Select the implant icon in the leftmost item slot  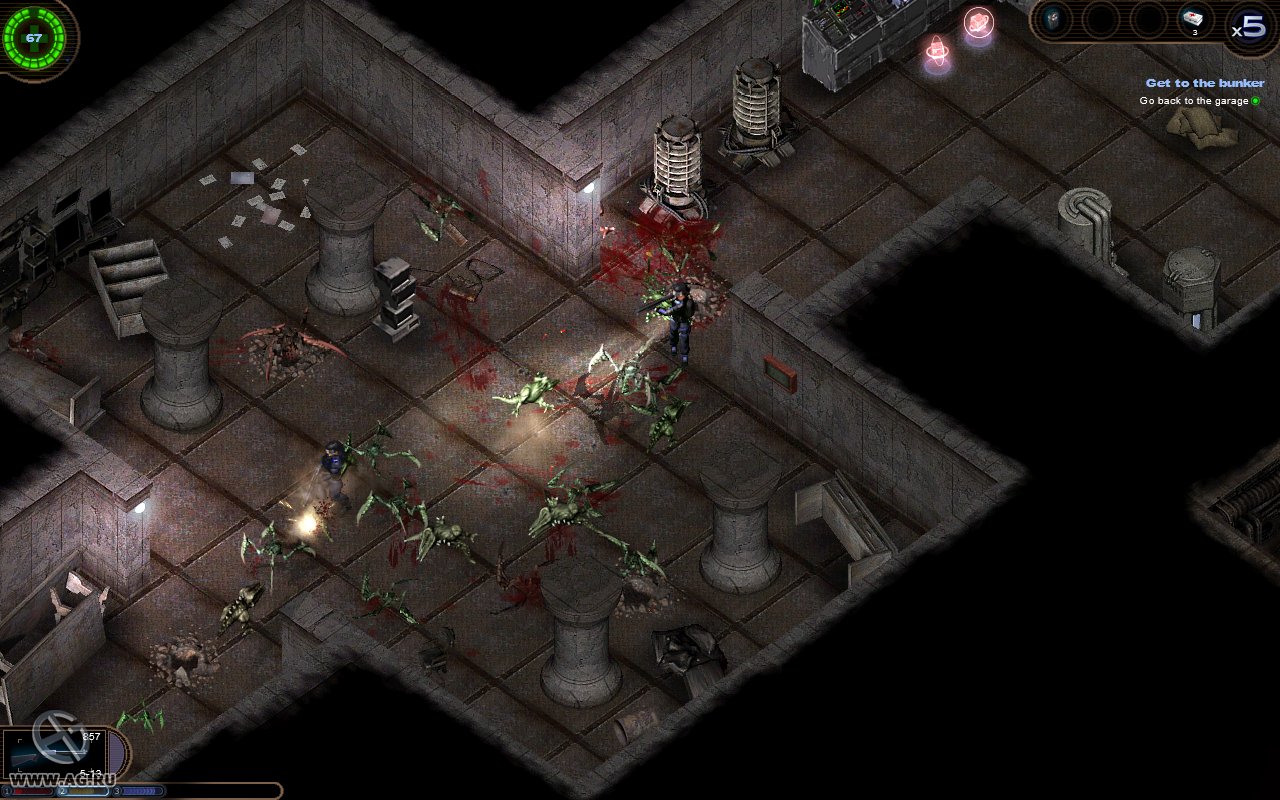coord(1053,18)
